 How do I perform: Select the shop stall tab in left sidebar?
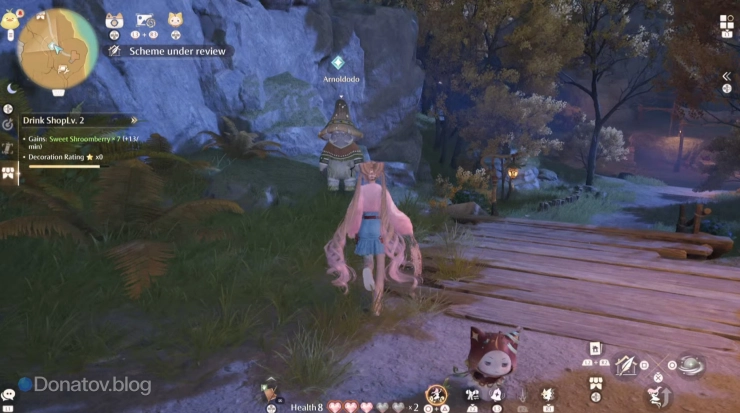[8, 173]
